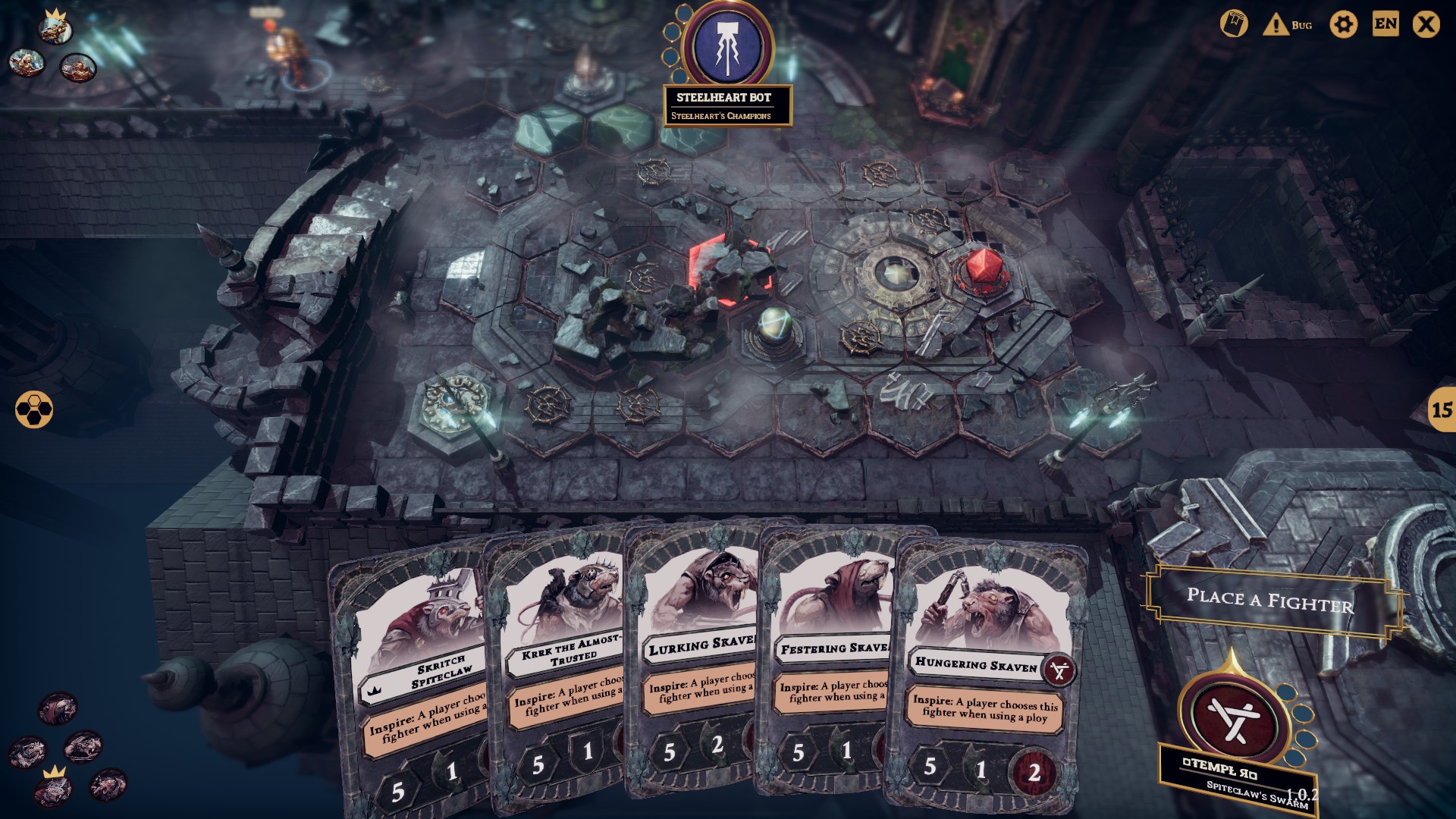Viewport: 1456px width, 819px height.
Task: Select the crowned enemy leader portrait
Action: (x=55, y=29)
